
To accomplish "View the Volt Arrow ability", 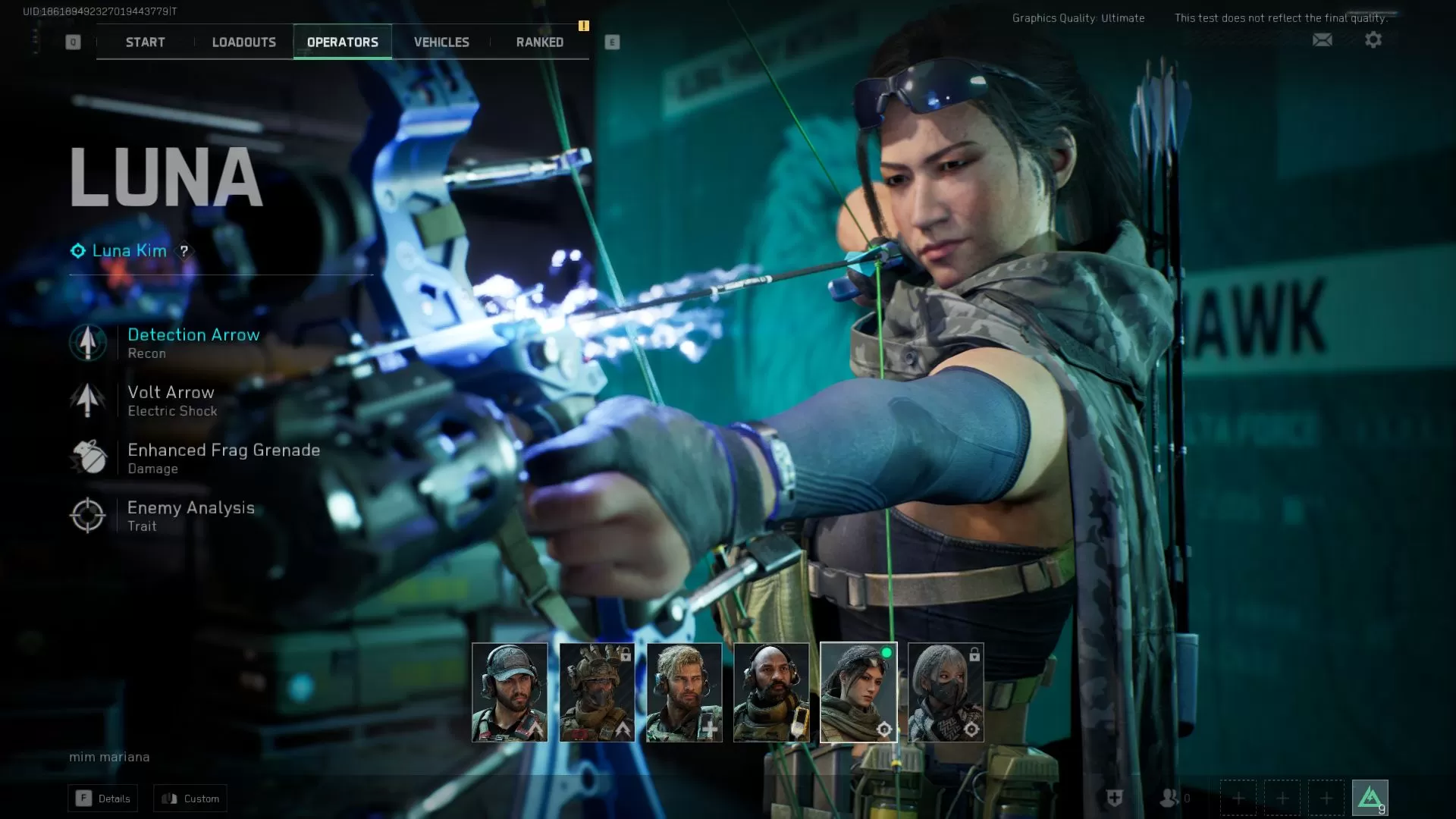I will 171,400.
